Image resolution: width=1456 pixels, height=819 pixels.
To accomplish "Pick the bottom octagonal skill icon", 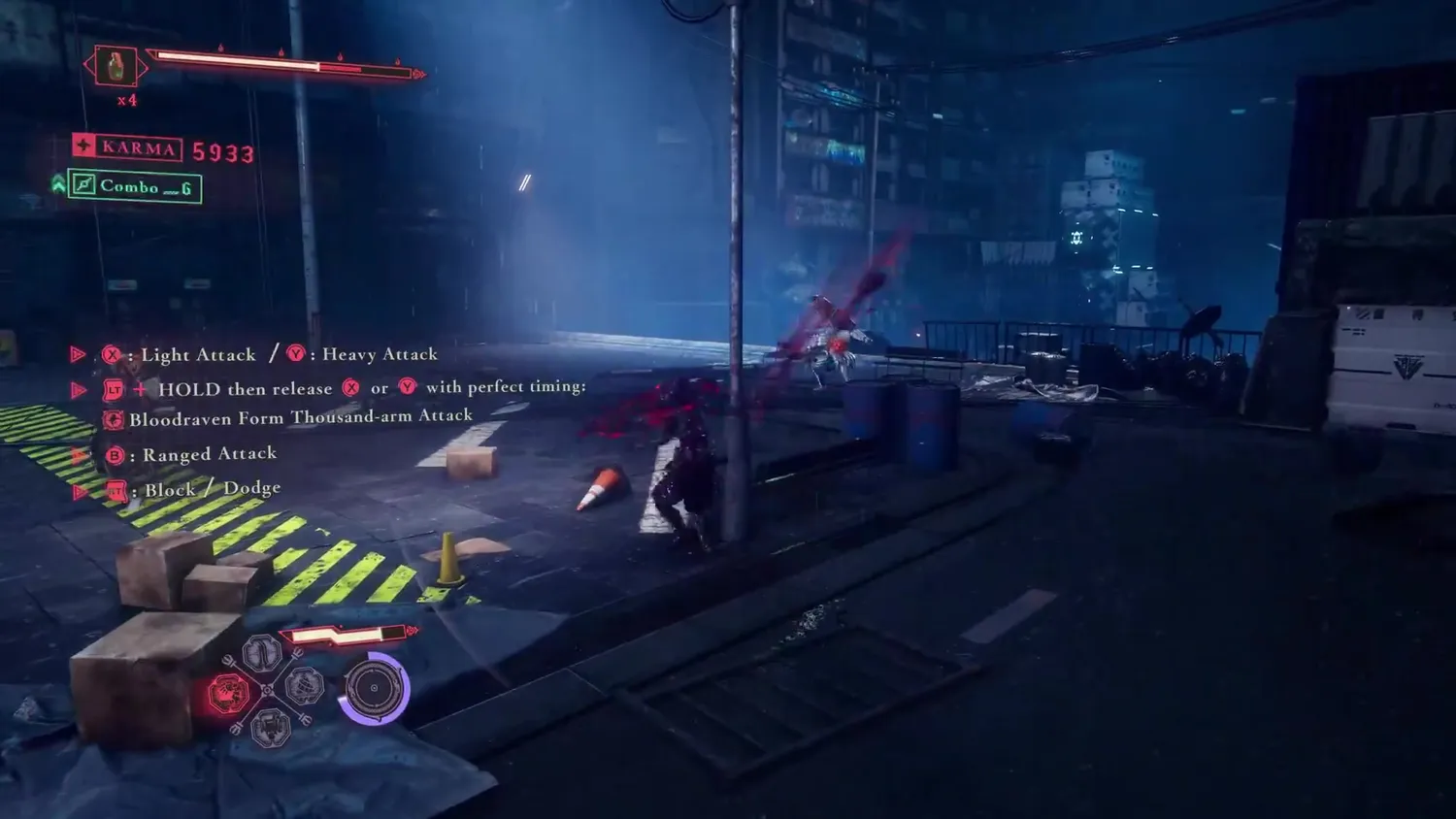I will (270, 726).
